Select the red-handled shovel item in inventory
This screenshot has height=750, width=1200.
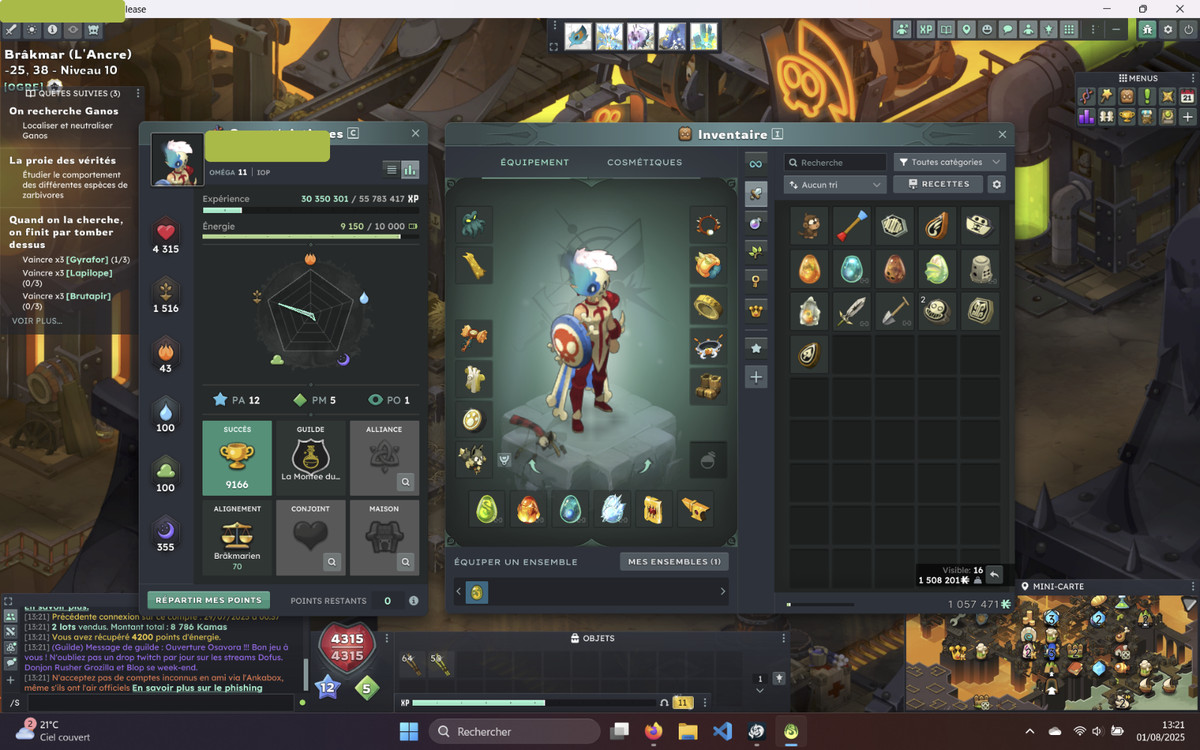(893, 312)
